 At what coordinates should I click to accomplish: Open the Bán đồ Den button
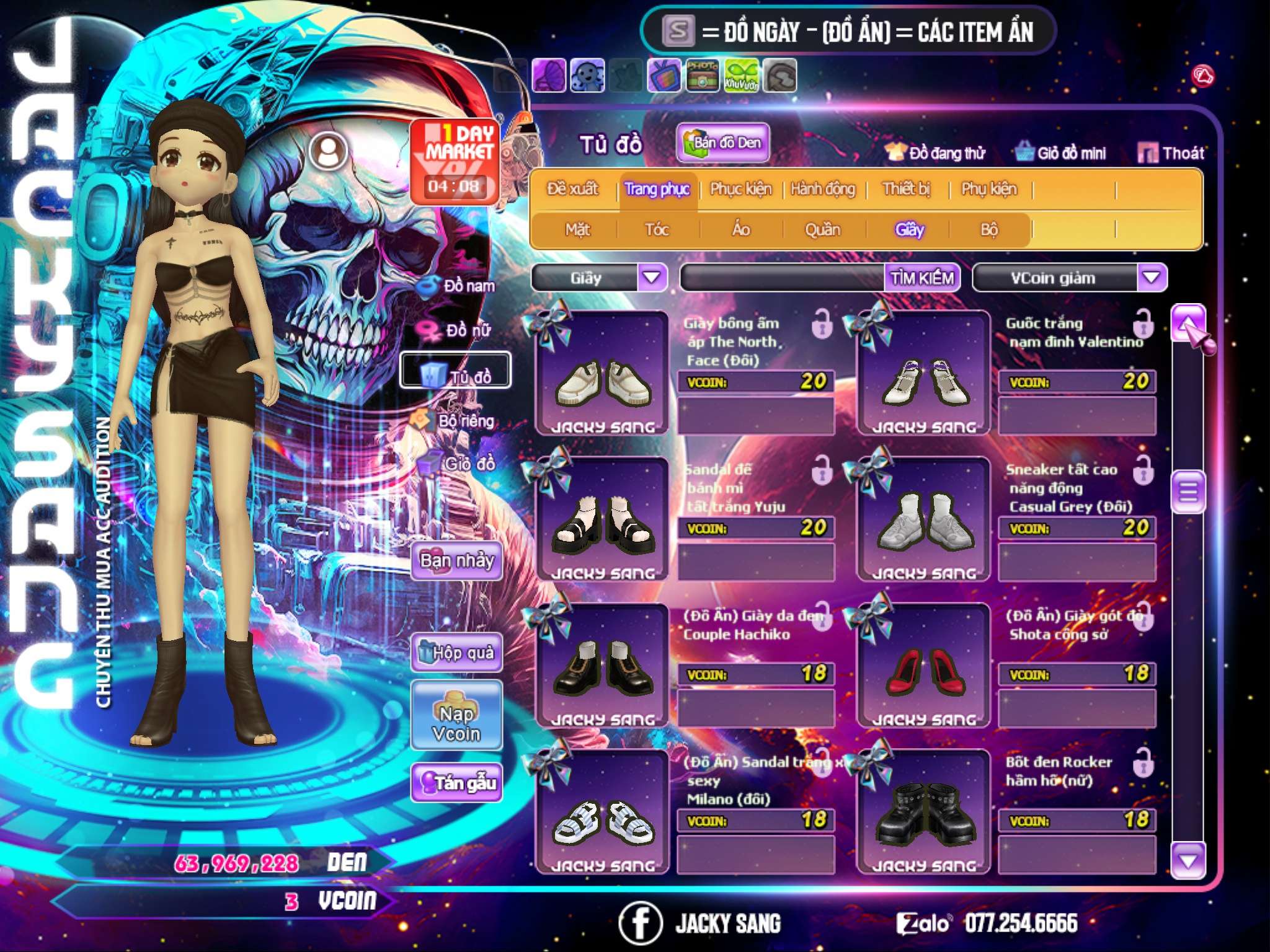tap(722, 143)
